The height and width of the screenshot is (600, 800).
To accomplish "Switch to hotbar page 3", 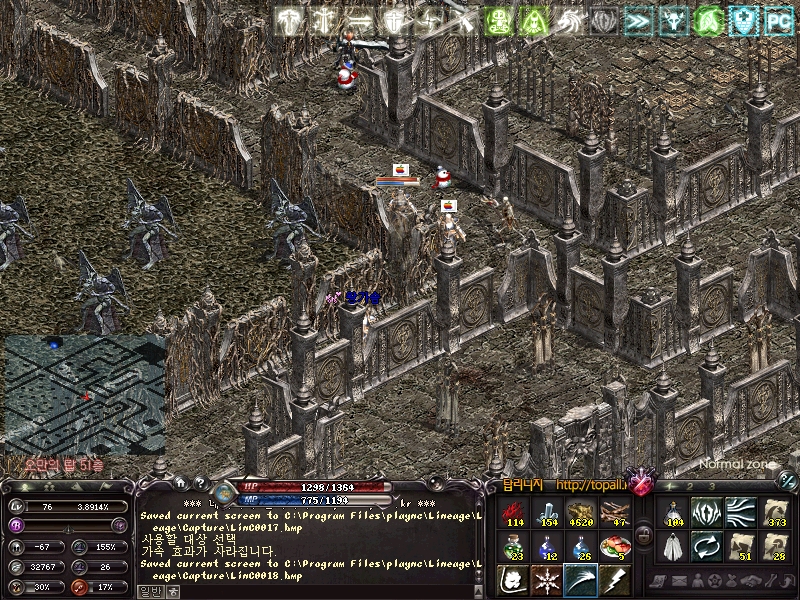I will 712,486.
